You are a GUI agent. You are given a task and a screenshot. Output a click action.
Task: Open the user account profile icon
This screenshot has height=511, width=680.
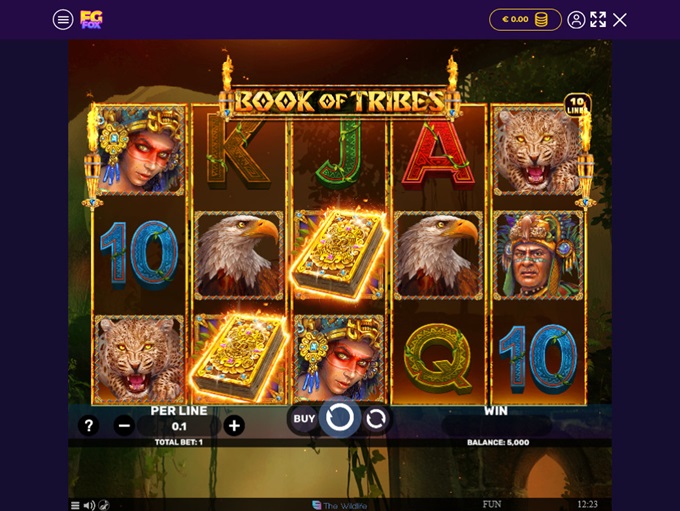click(x=576, y=19)
